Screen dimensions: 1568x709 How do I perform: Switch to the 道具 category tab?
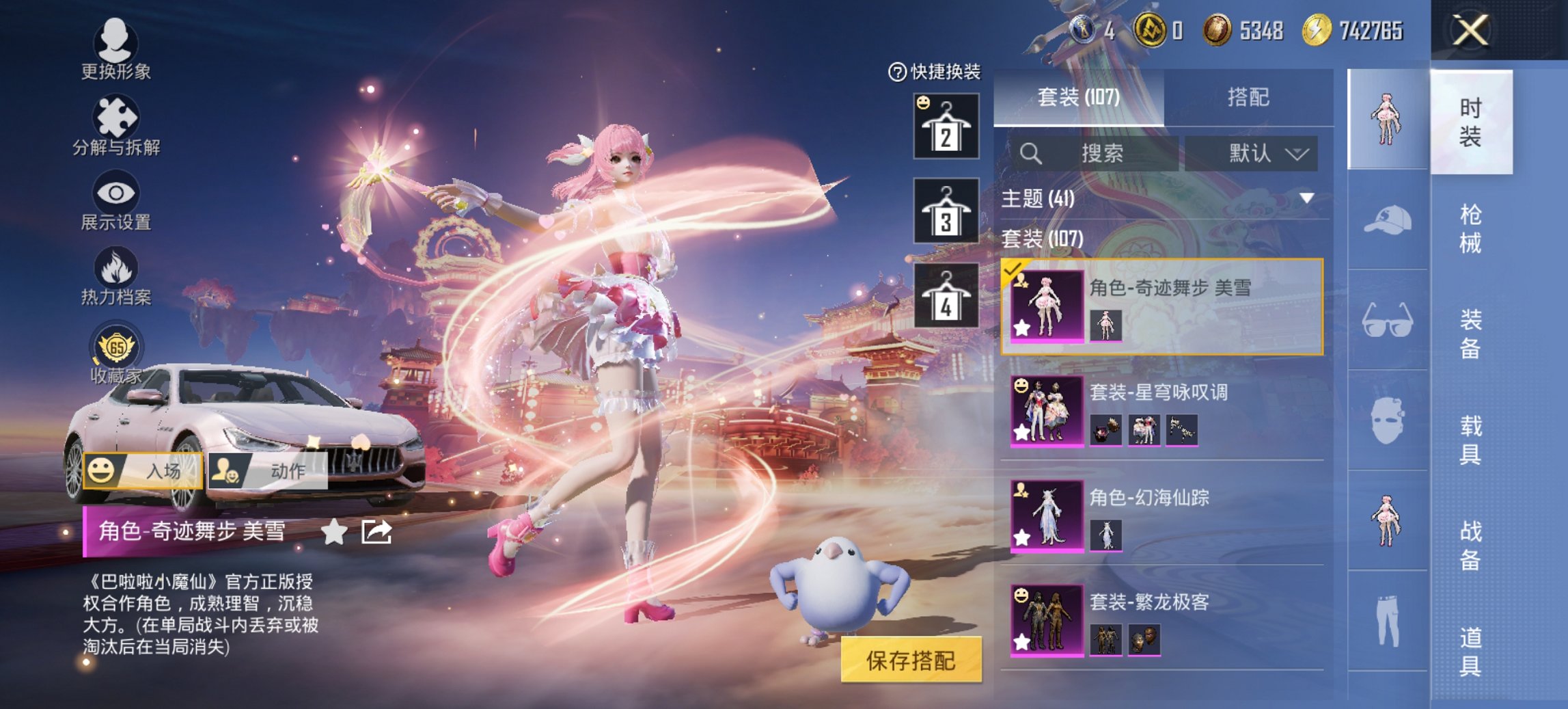pyautogui.click(x=1472, y=653)
